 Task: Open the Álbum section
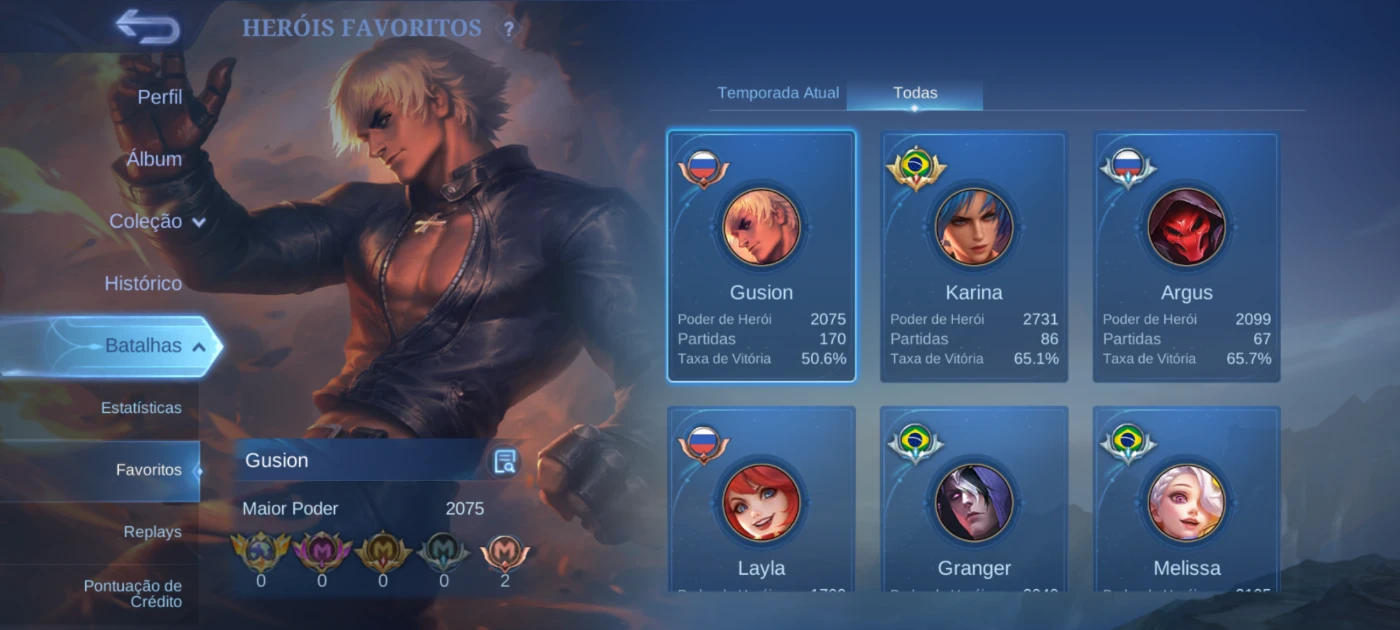click(x=154, y=159)
